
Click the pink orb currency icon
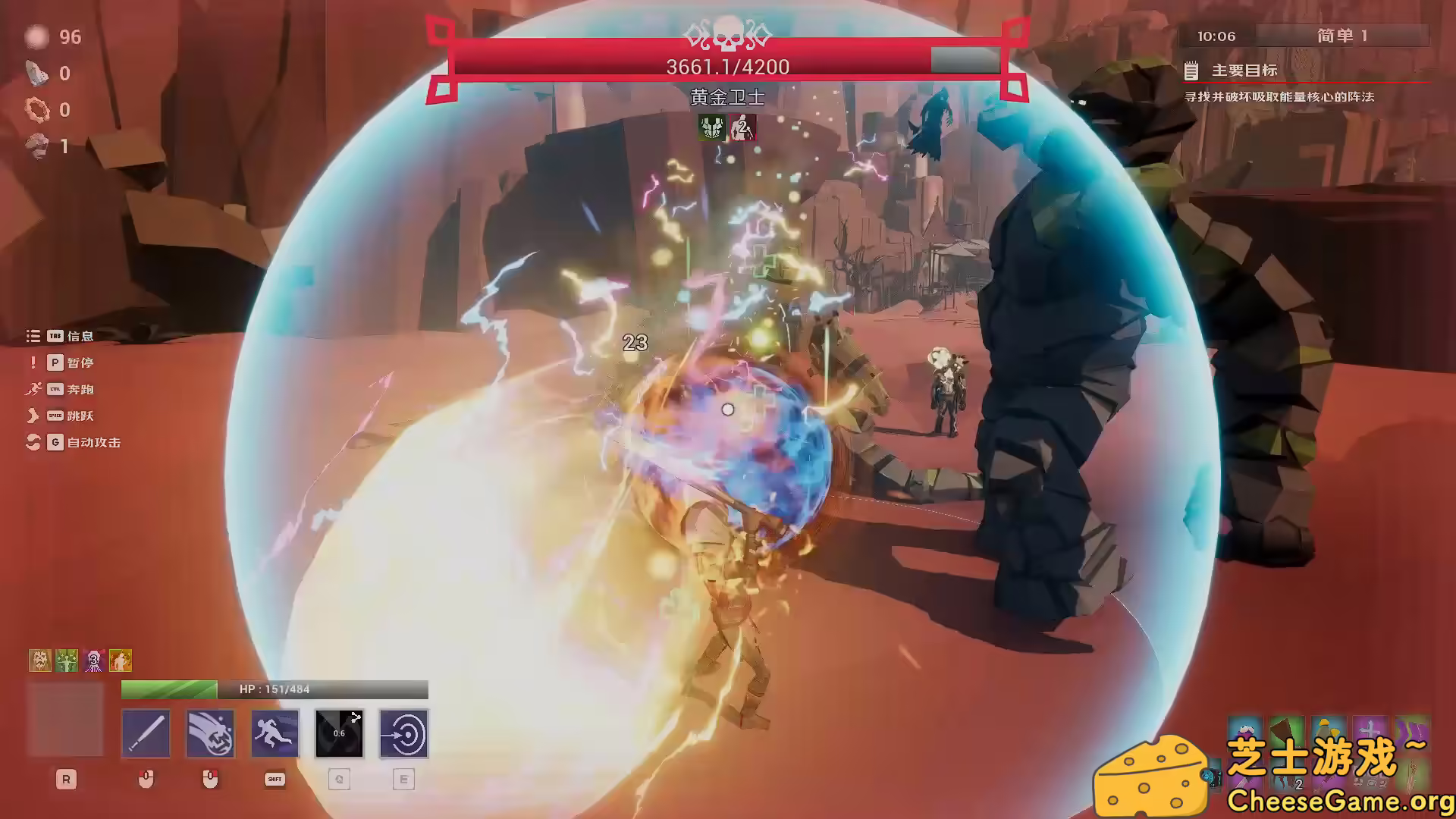tap(36, 37)
